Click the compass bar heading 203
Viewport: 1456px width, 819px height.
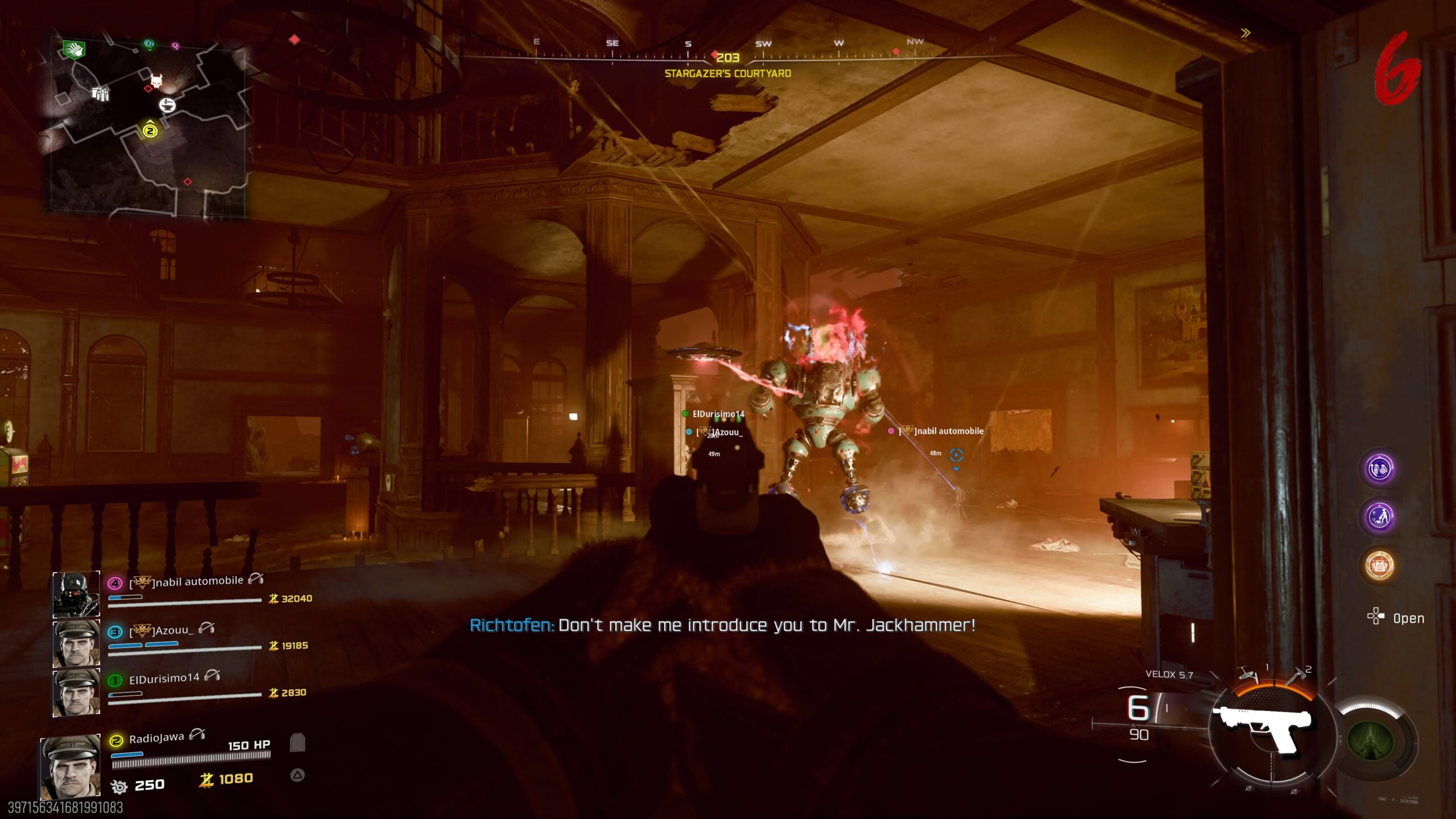tap(727, 57)
